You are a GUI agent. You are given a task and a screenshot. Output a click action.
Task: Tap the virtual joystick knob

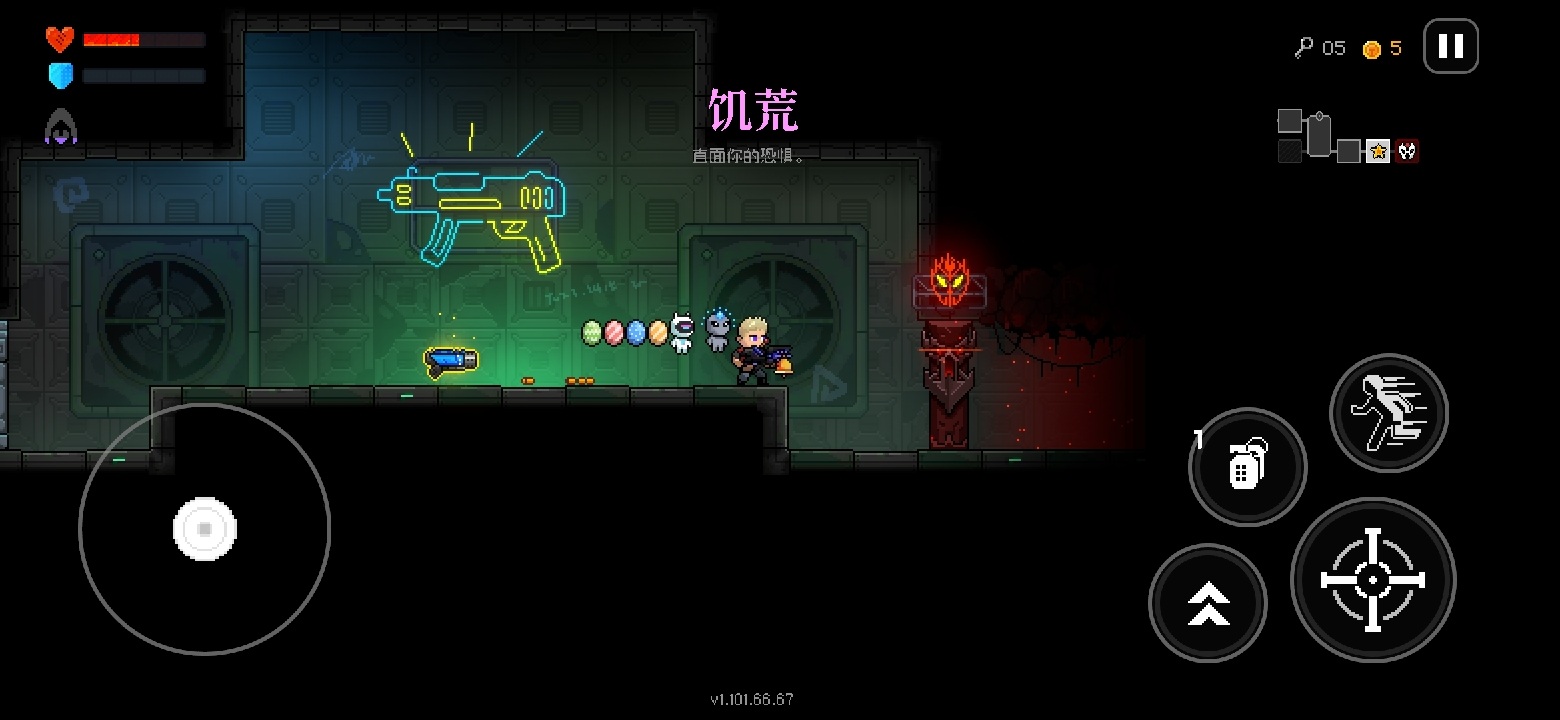[x=205, y=528]
